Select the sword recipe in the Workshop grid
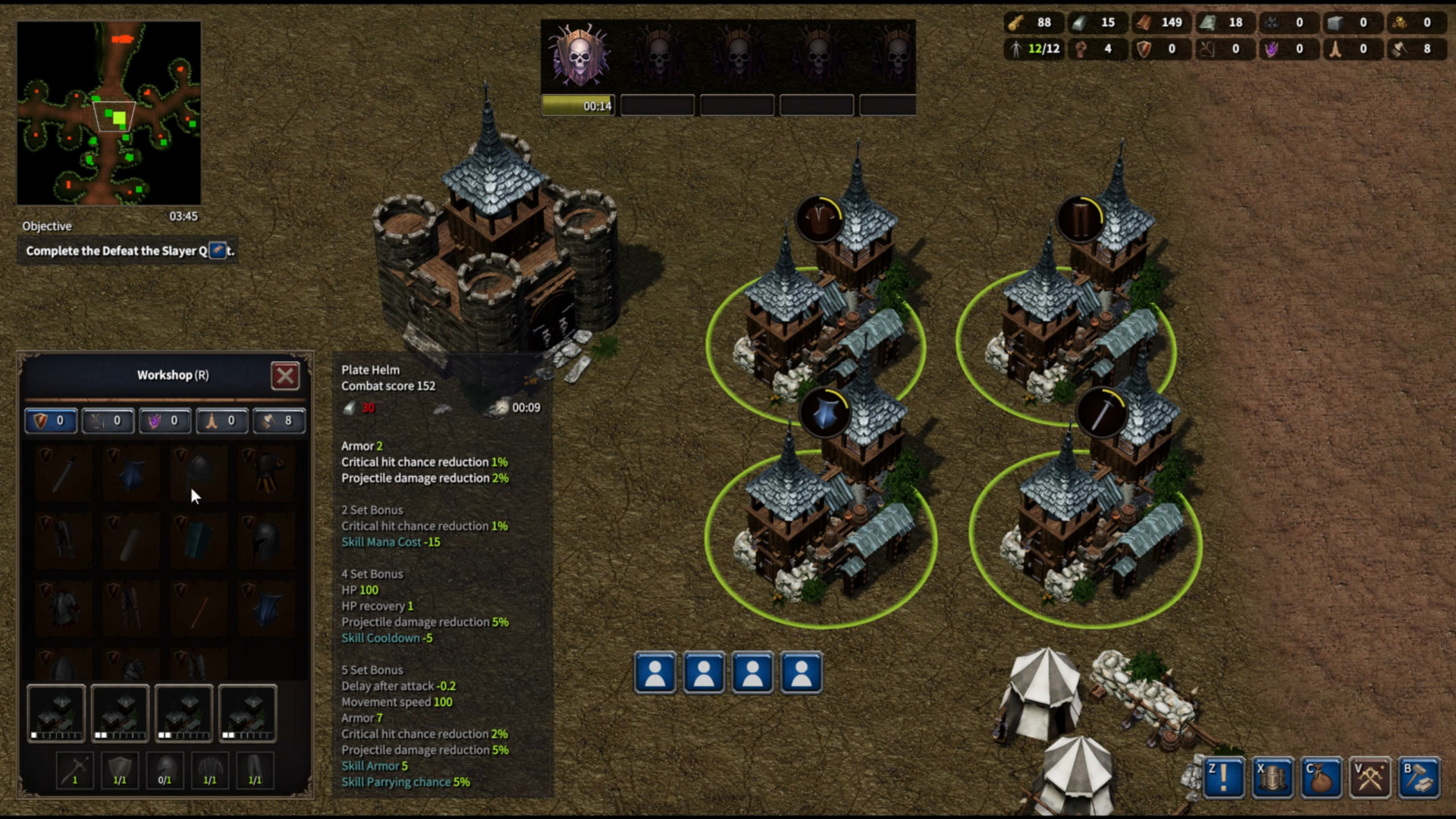Viewport: 1456px width, 819px height. click(64, 472)
